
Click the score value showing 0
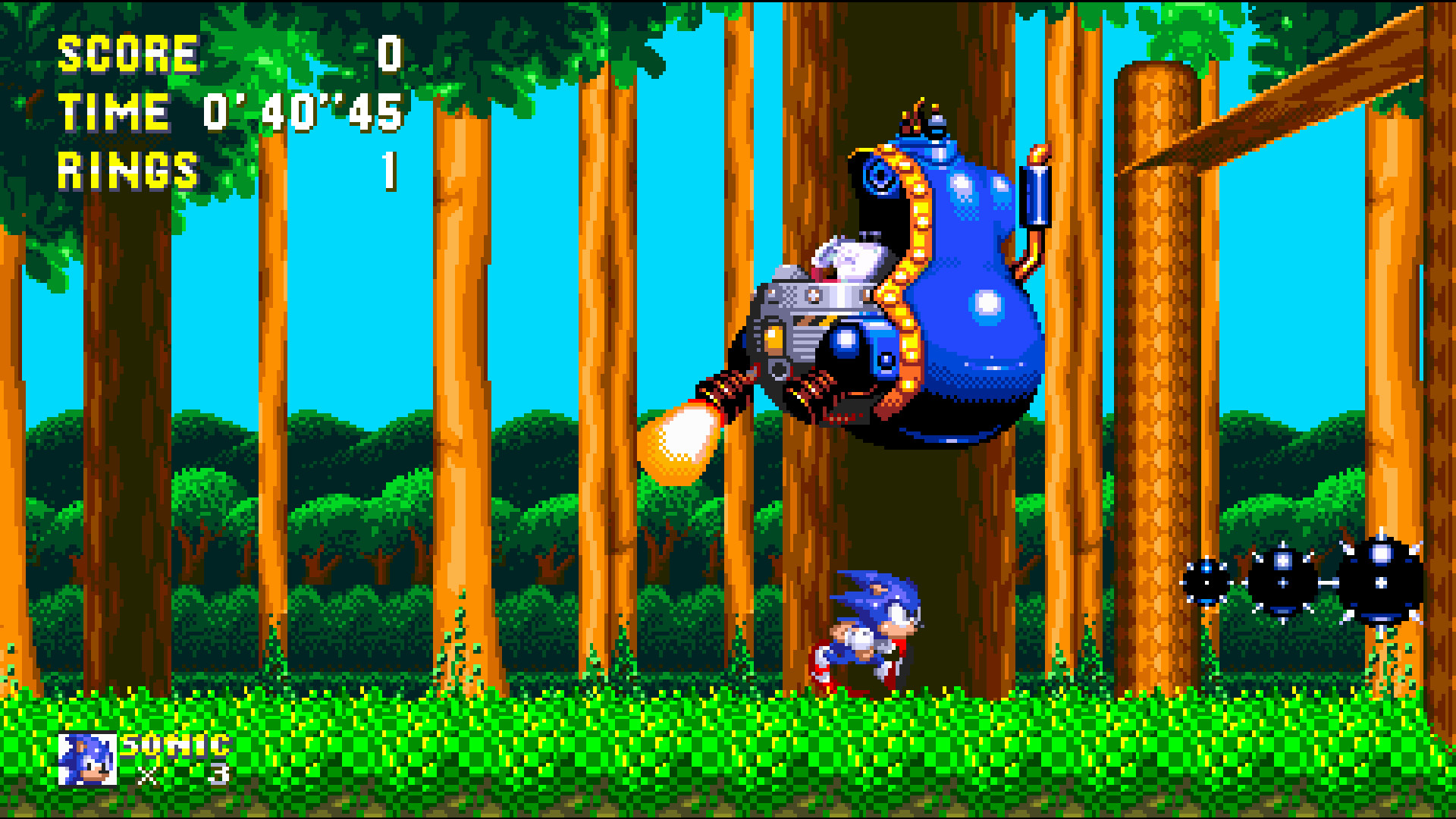pos(388,53)
